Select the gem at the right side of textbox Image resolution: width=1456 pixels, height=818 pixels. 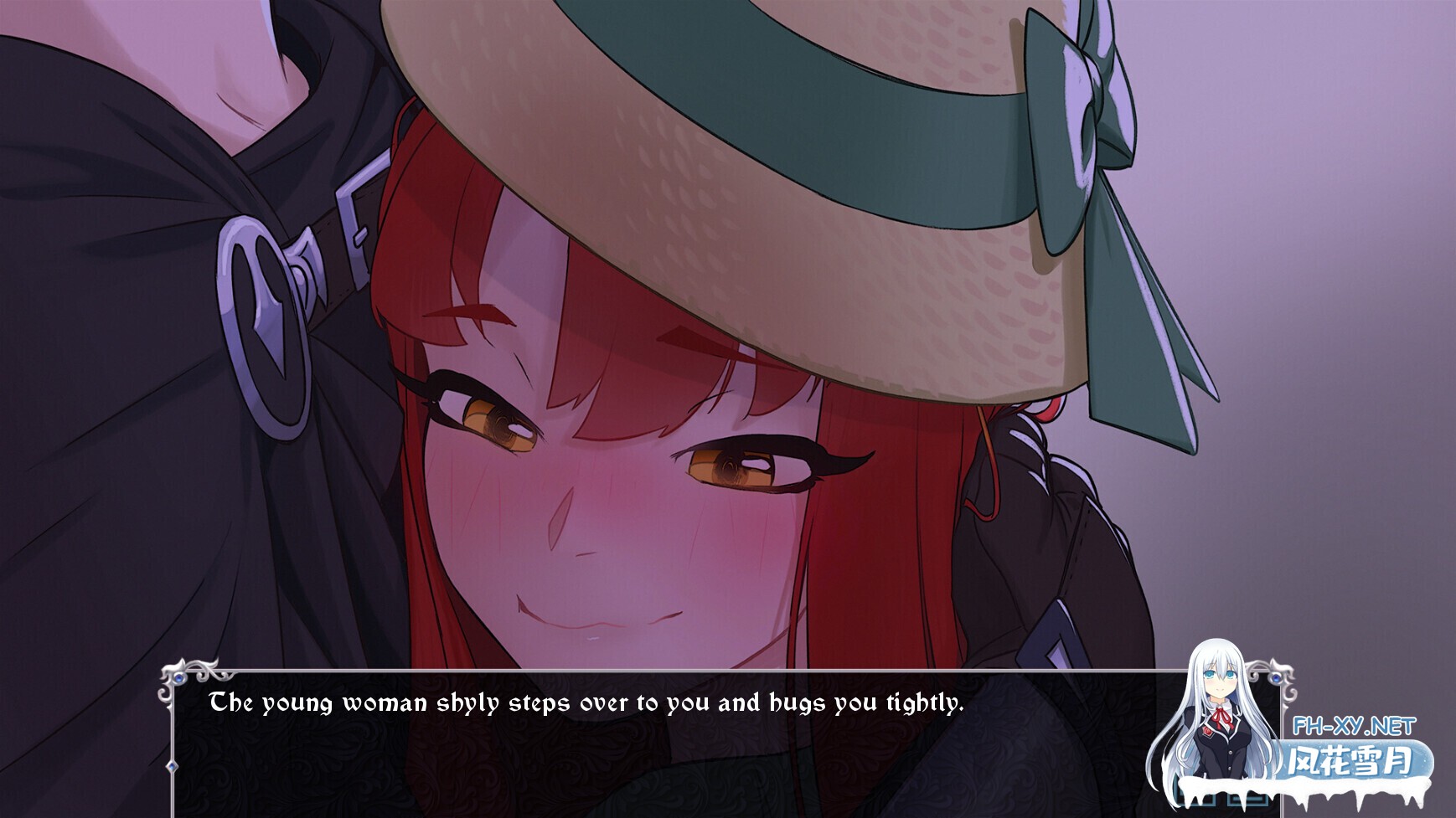[1277, 678]
